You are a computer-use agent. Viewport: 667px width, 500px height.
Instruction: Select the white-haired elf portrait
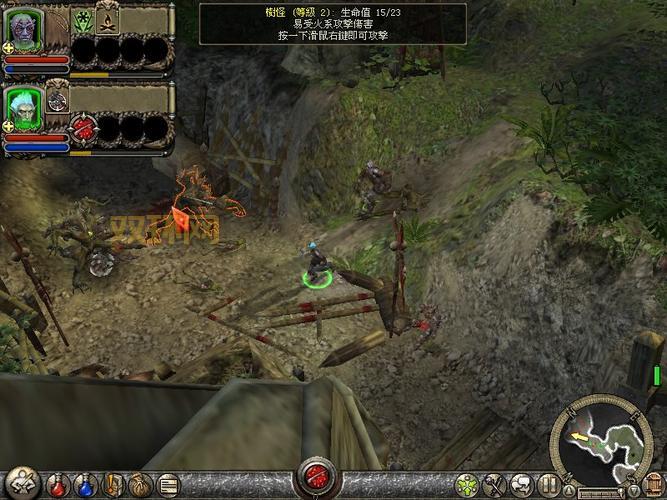pyautogui.click(x=25, y=106)
